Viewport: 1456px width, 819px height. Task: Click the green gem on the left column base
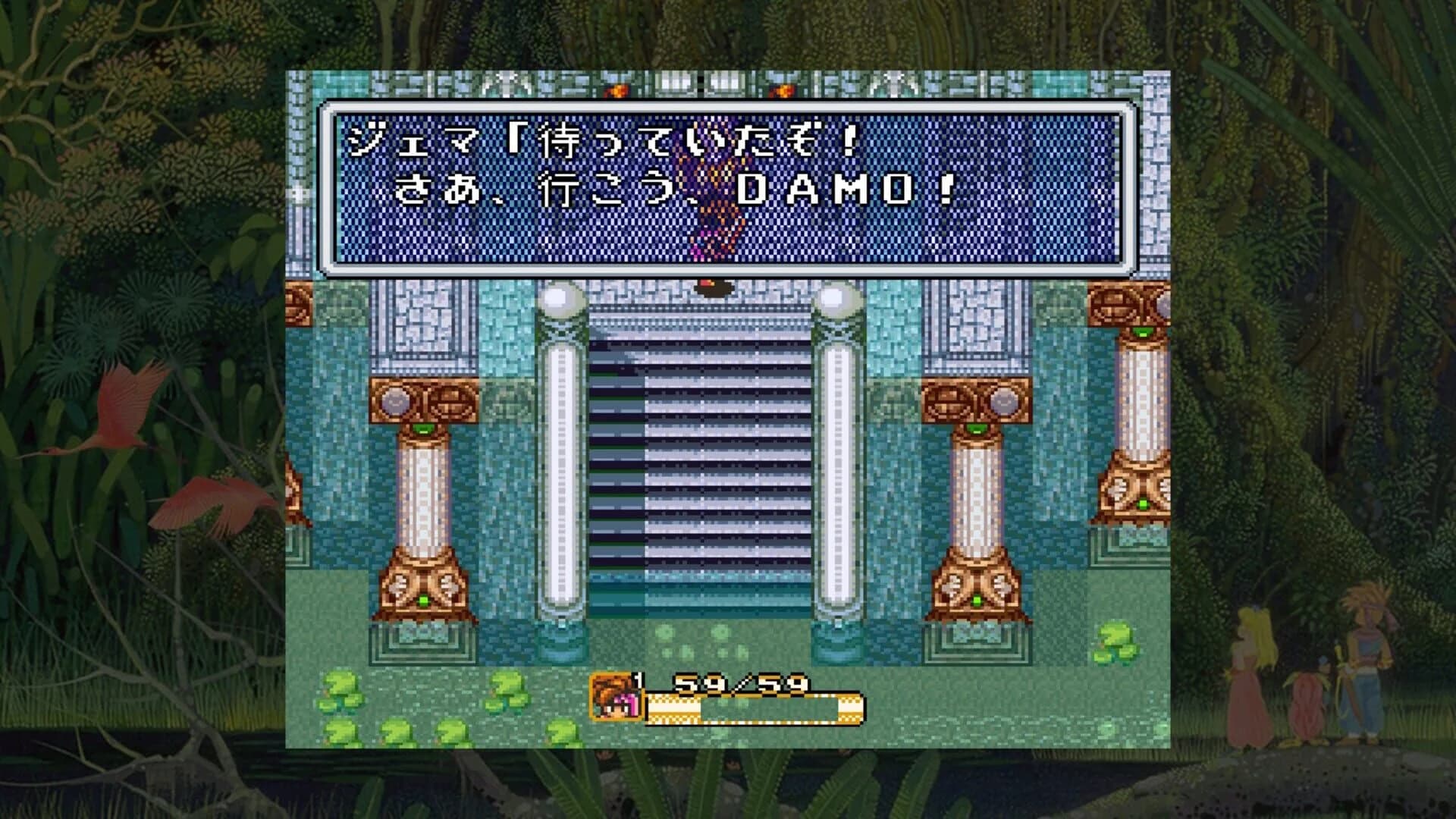pos(424,601)
